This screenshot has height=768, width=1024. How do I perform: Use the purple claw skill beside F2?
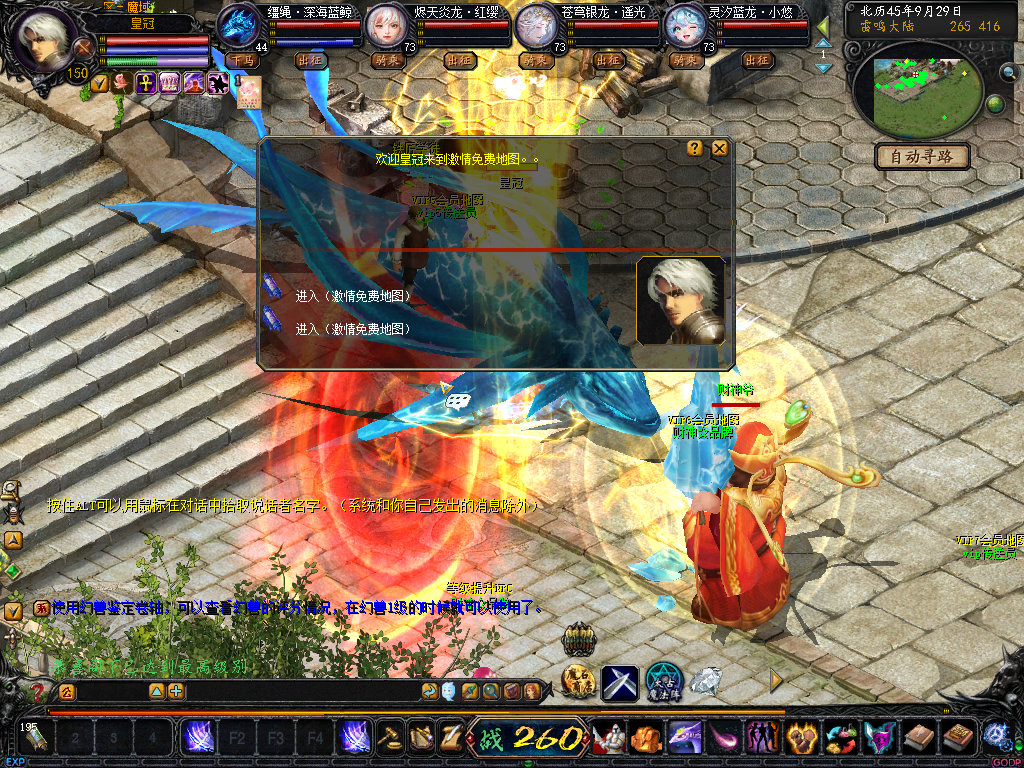pyautogui.click(x=197, y=739)
